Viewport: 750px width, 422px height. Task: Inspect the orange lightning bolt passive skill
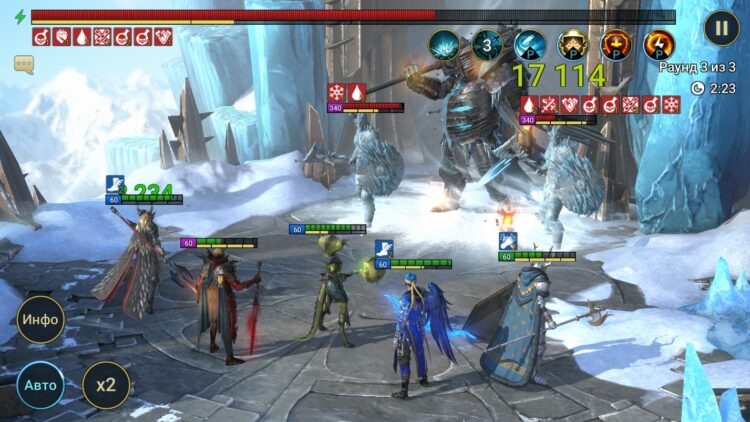coord(658,45)
